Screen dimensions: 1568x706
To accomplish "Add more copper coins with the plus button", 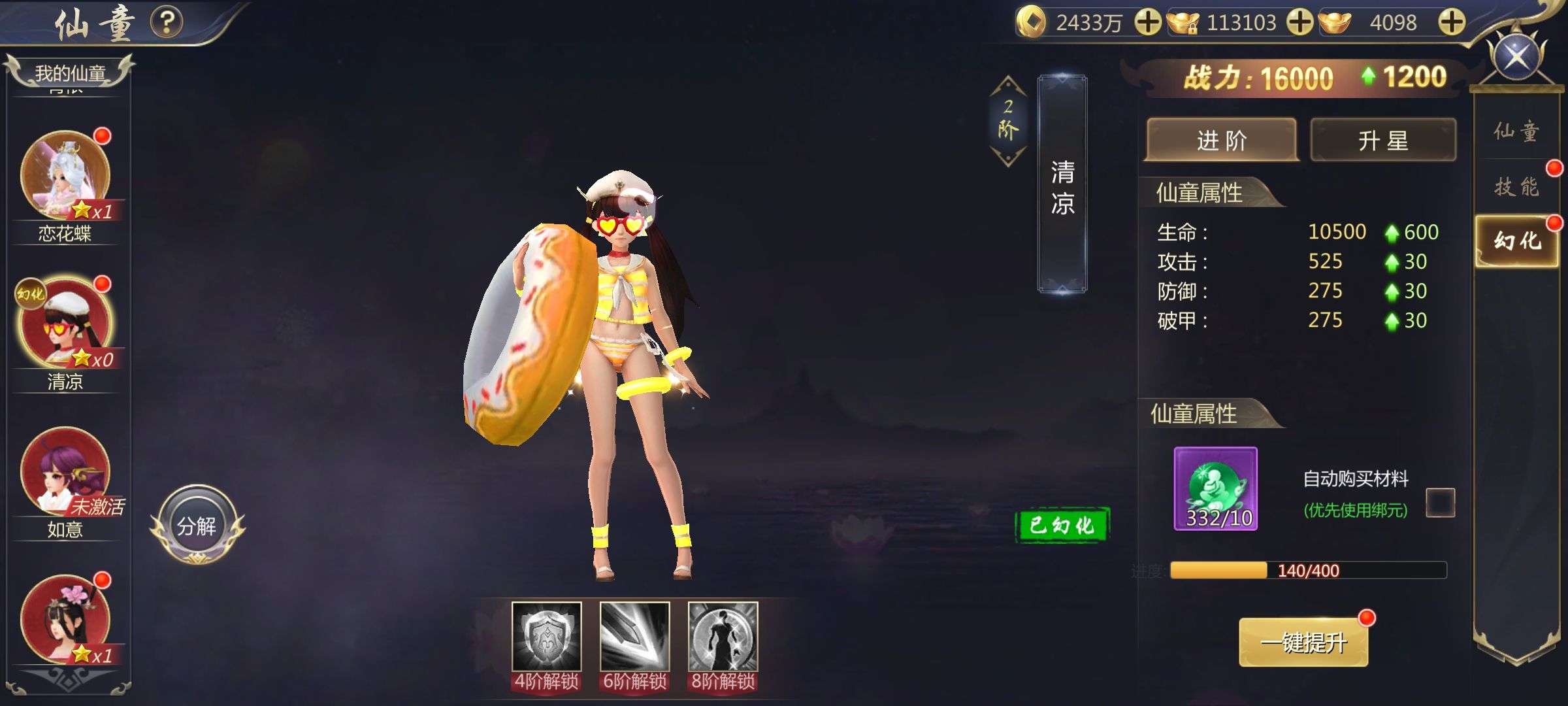I will pyautogui.click(x=1147, y=23).
